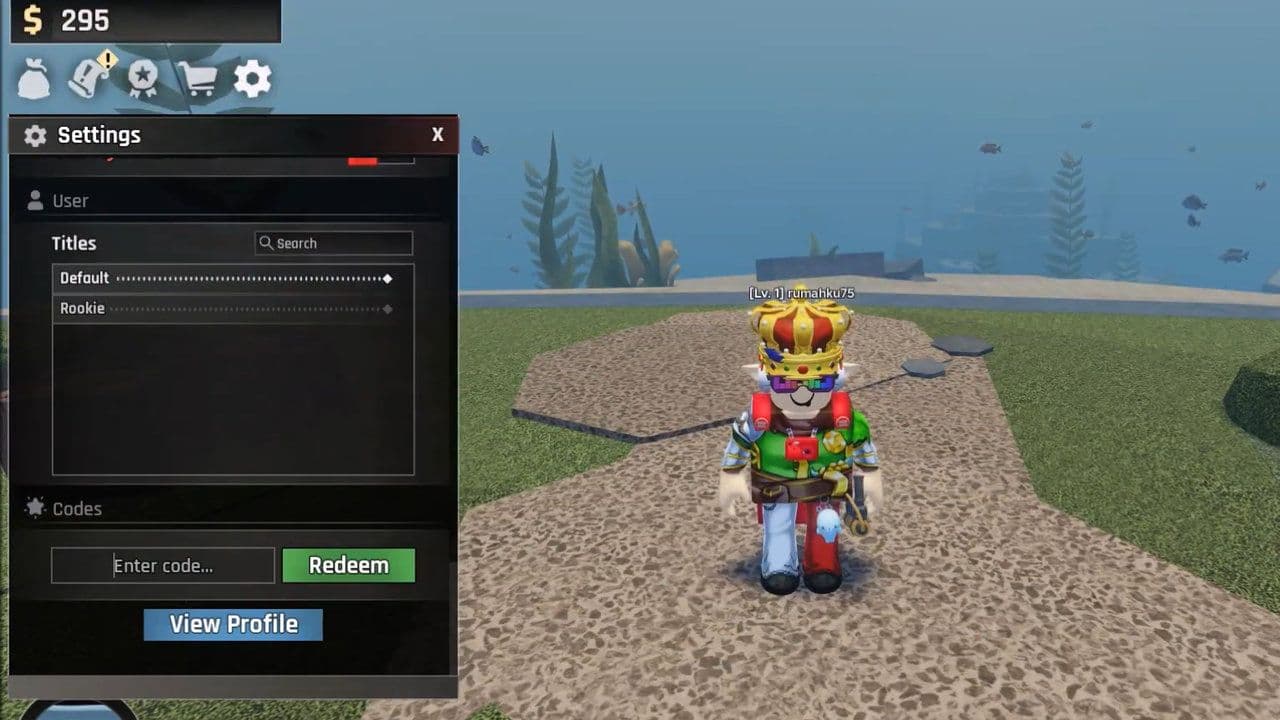Click the green Redeem button
Image resolution: width=1280 pixels, height=720 pixels.
[348, 565]
